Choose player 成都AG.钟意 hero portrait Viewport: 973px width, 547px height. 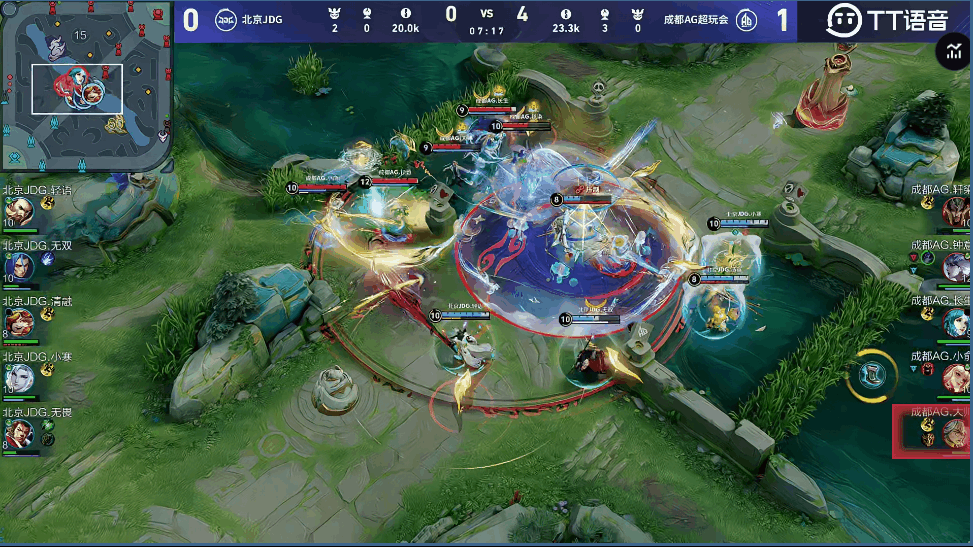coord(957,265)
